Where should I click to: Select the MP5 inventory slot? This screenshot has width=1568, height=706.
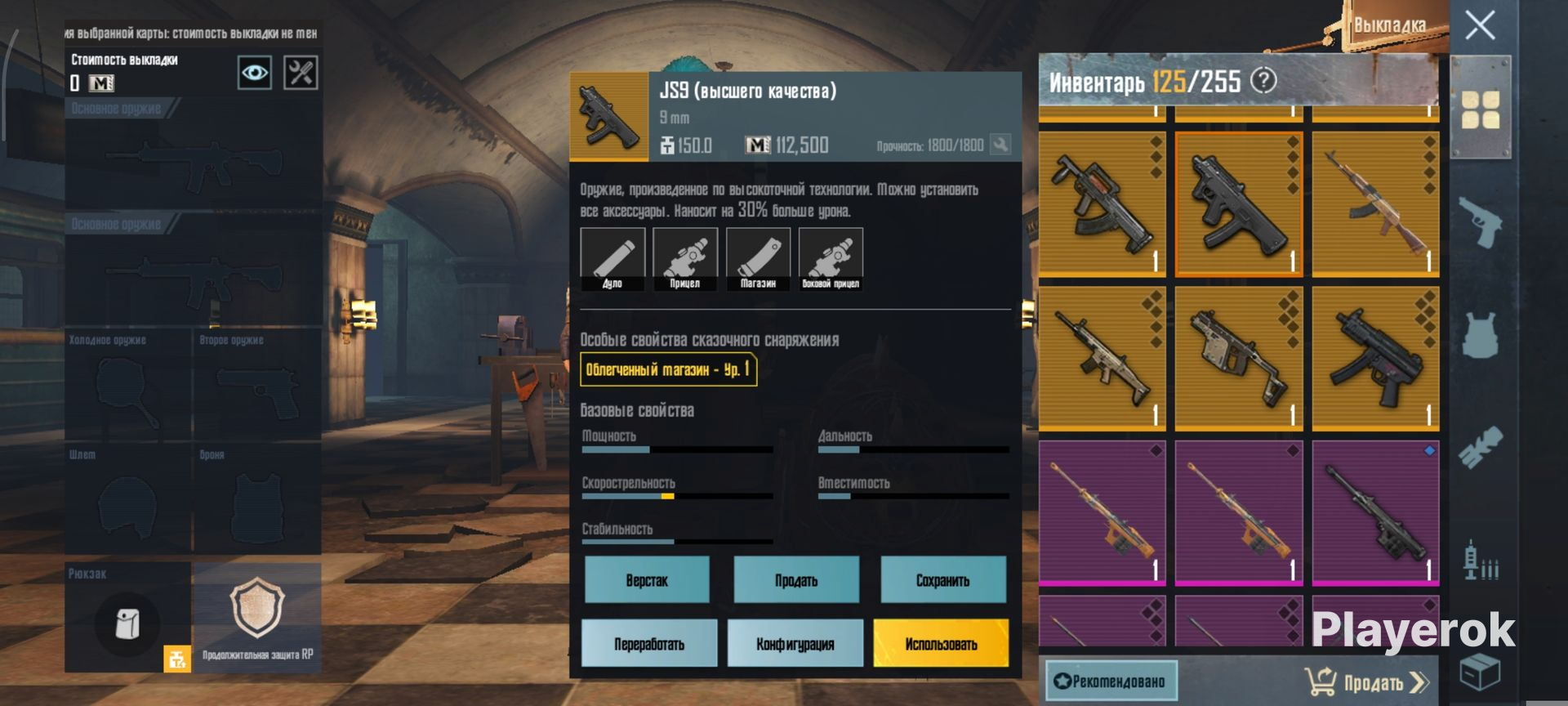pyautogui.click(x=1375, y=358)
